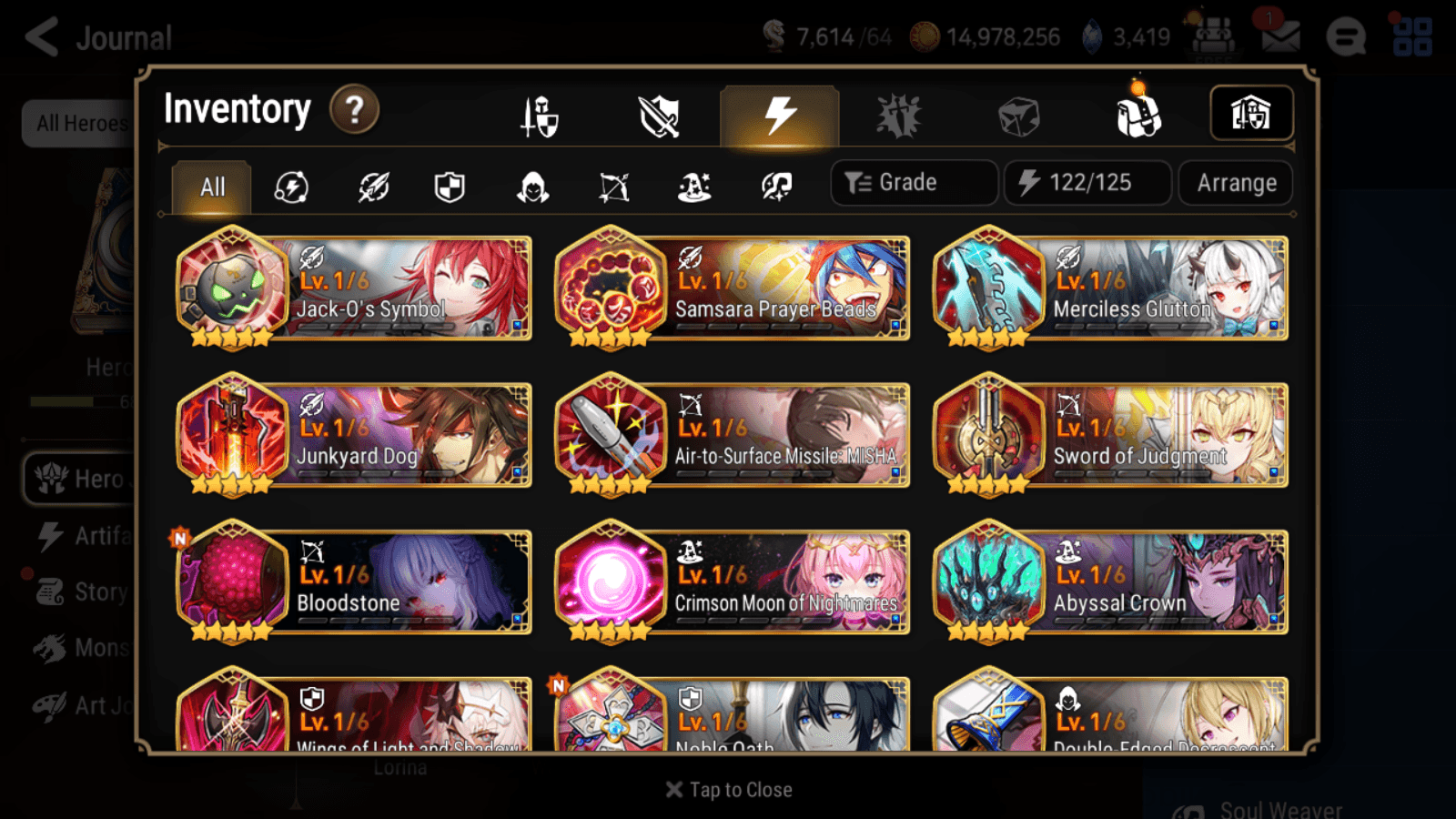Viewport: 1456px width, 819px height.
Task: Select the All filter tab
Action: (211, 187)
